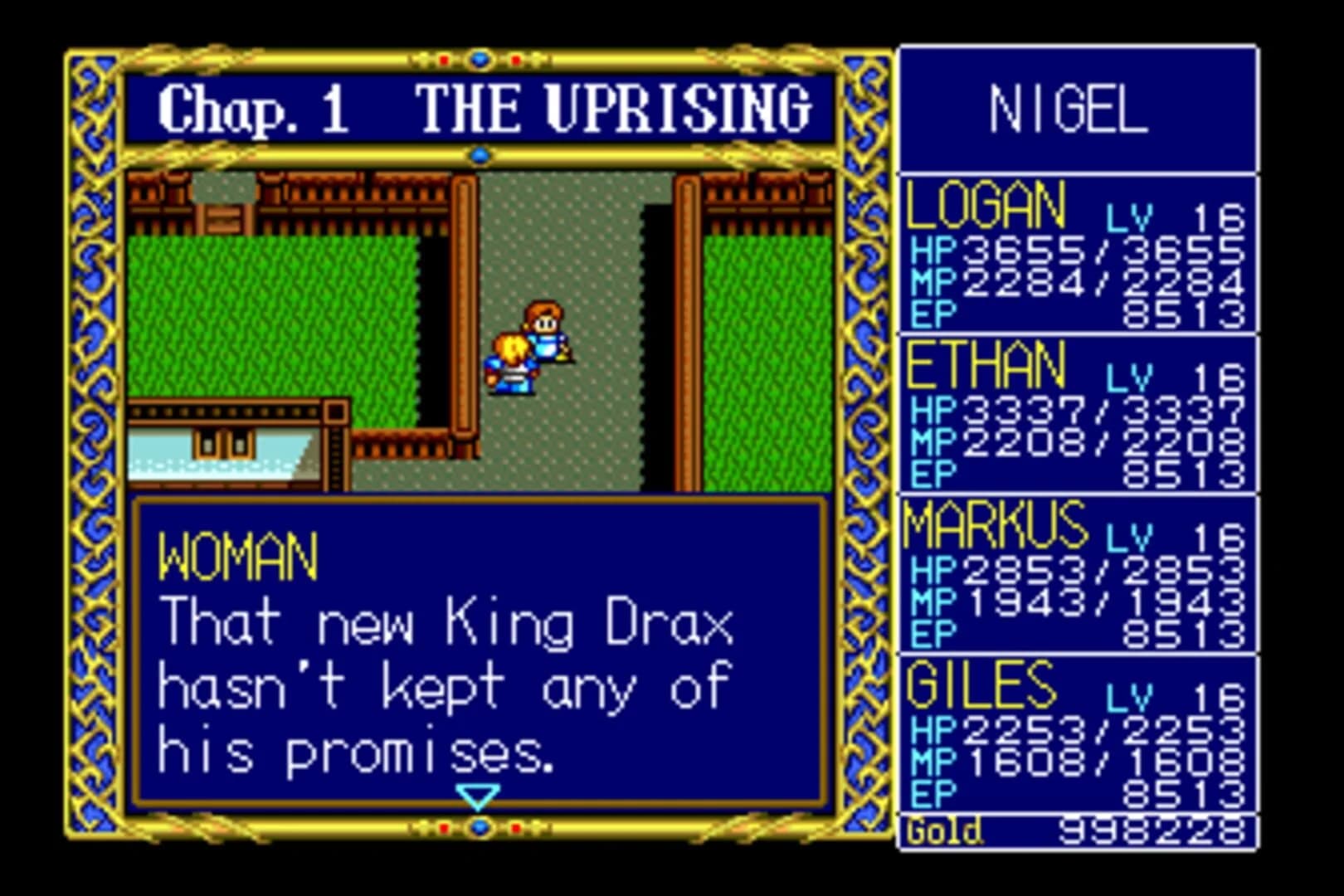Click the blue continue arrow below the dialogue
The width and height of the screenshot is (1344, 896).
478,797
